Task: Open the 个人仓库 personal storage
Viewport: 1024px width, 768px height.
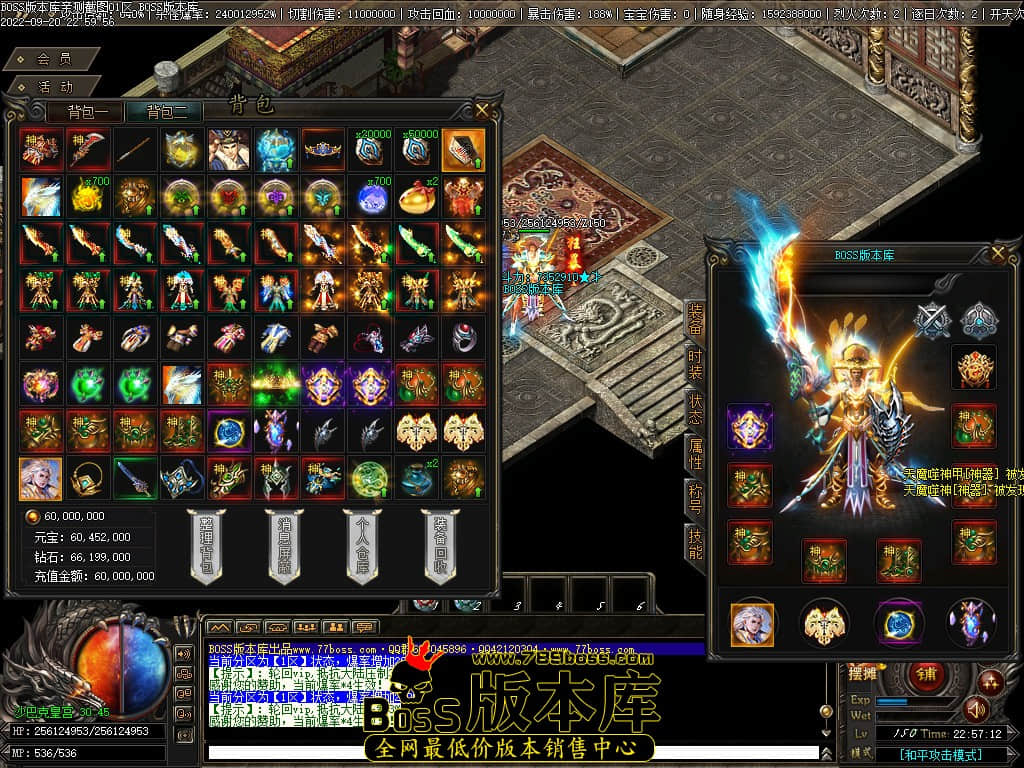Action: (x=362, y=546)
